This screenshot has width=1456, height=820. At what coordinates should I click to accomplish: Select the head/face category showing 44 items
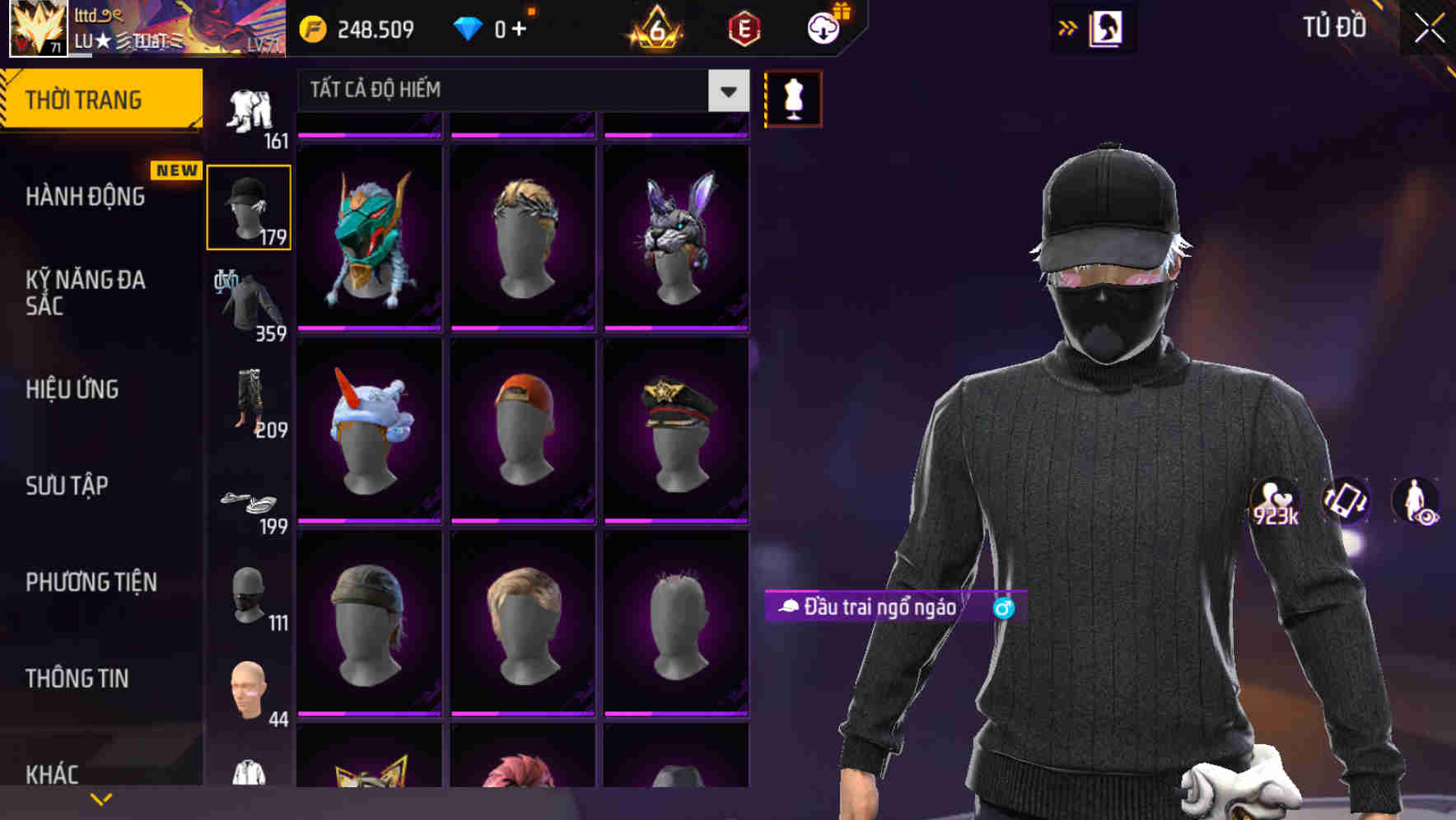click(x=248, y=692)
